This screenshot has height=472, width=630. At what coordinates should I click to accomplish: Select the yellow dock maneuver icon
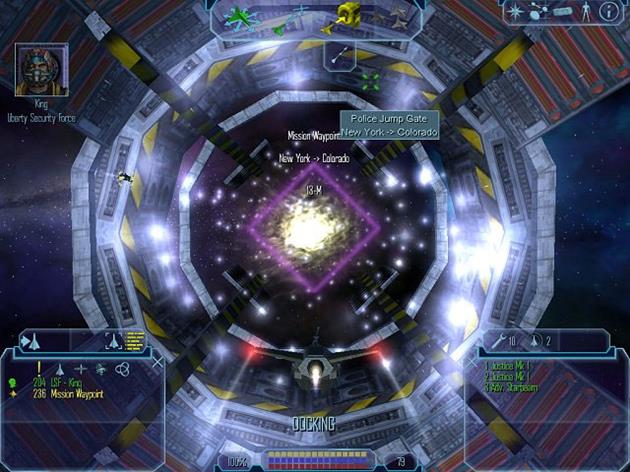(349, 14)
